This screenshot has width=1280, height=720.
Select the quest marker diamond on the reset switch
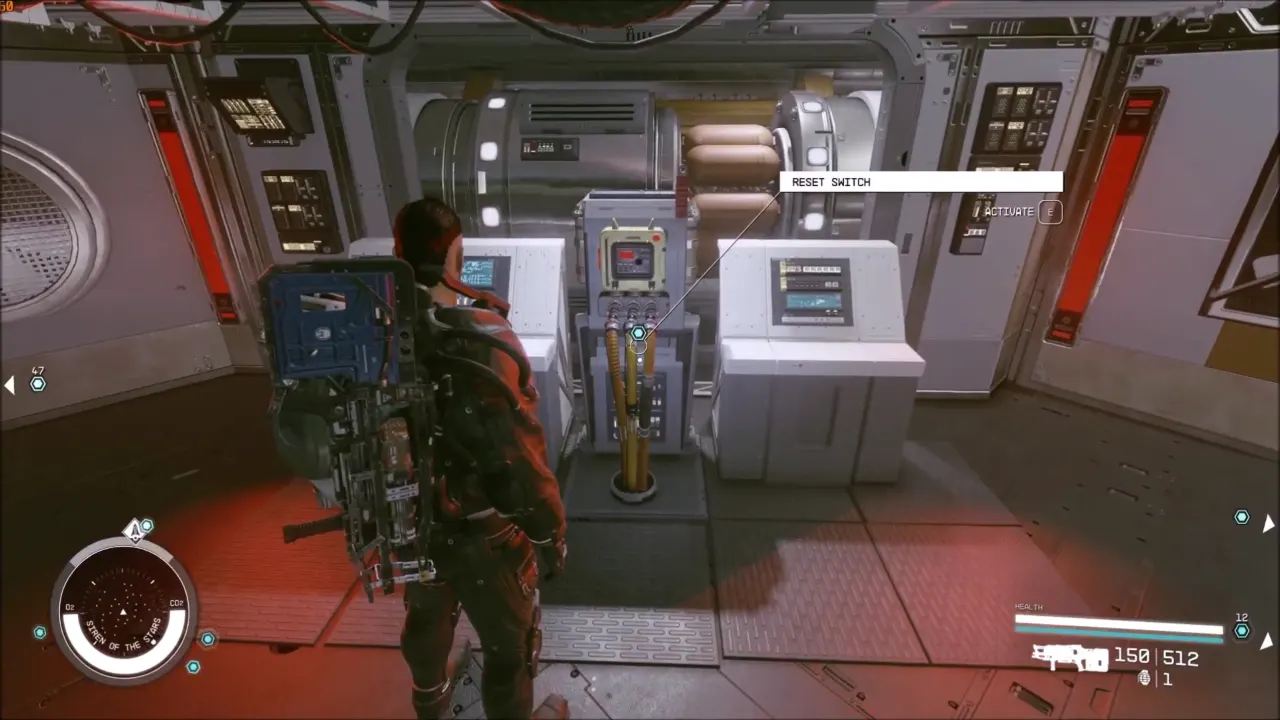pyautogui.click(x=637, y=331)
